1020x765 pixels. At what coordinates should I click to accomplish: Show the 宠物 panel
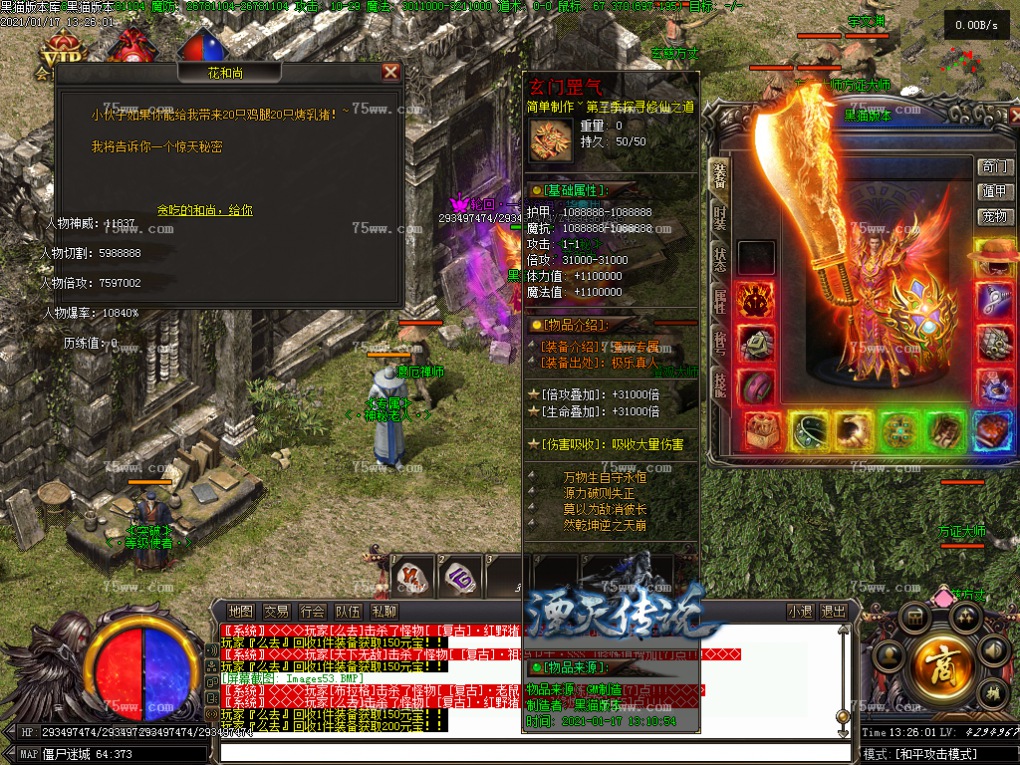(x=994, y=216)
